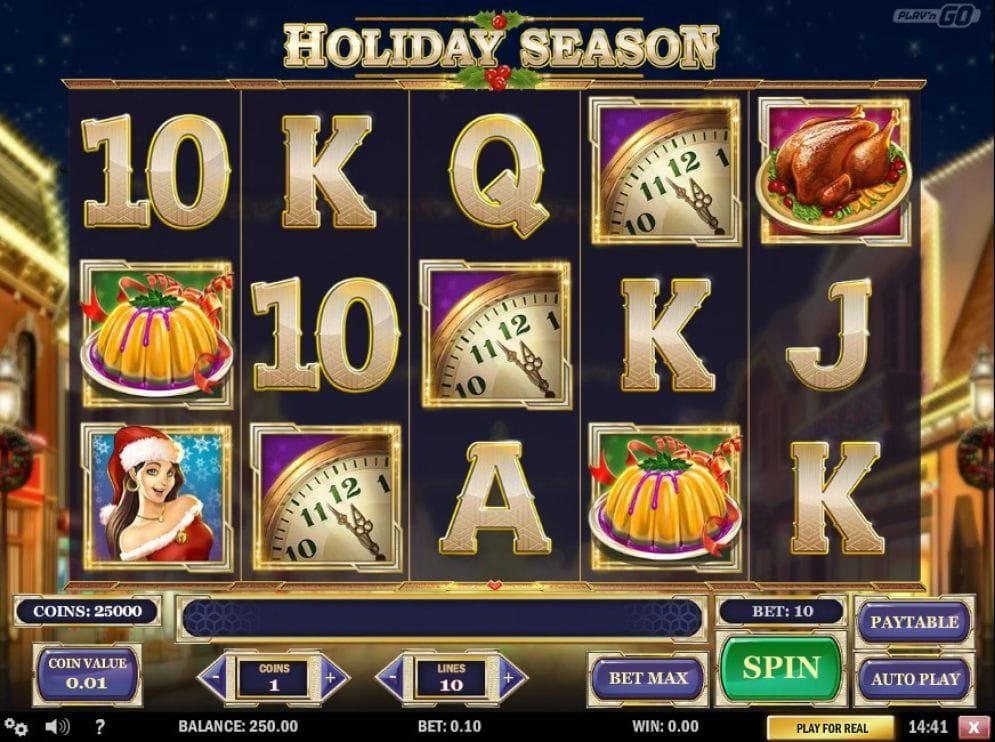Decrease the number of coins
The image size is (995, 742).
click(x=215, y=679)
